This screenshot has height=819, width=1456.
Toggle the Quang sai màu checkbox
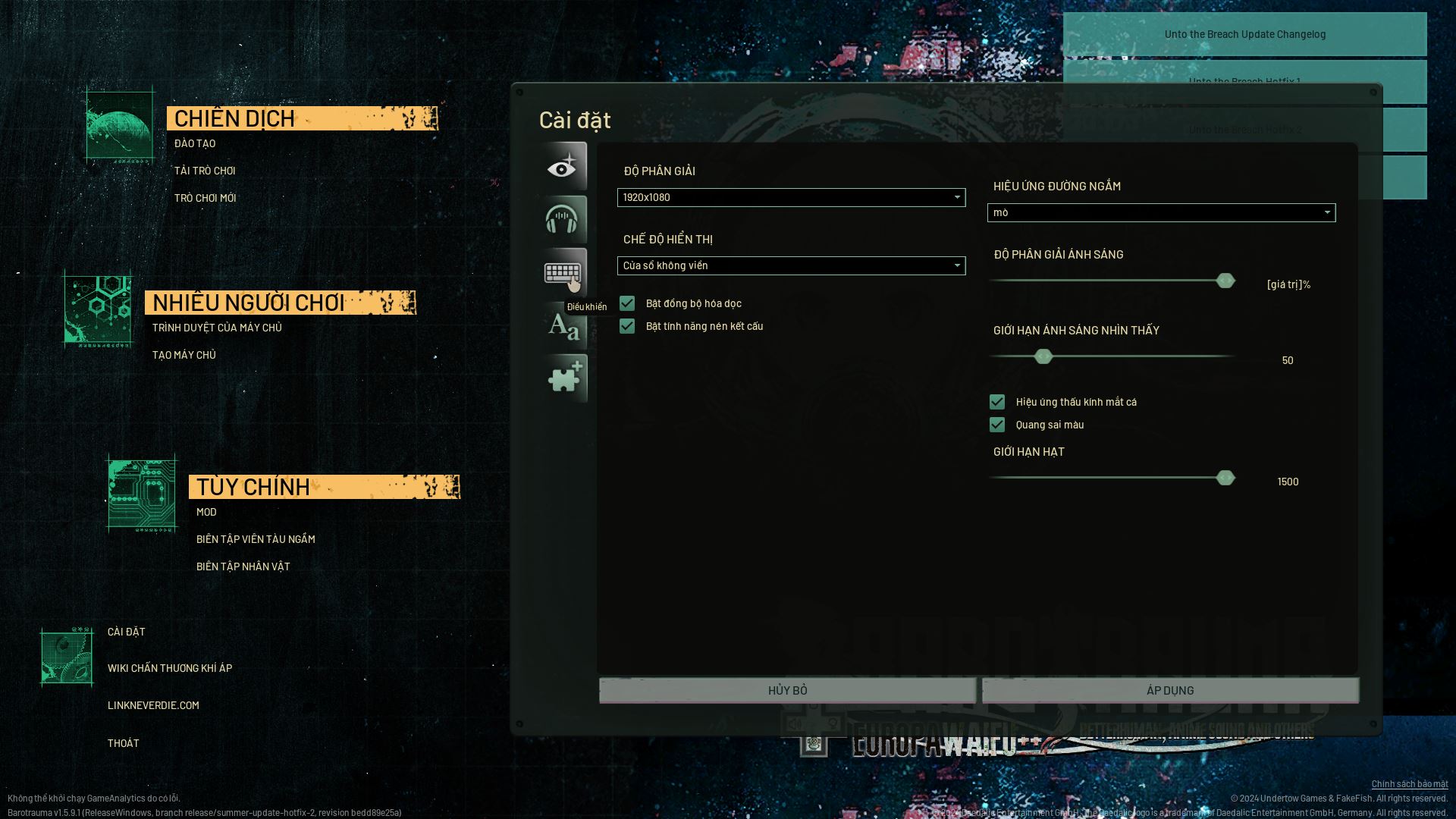pyautogui.click(x=997, y=425)
